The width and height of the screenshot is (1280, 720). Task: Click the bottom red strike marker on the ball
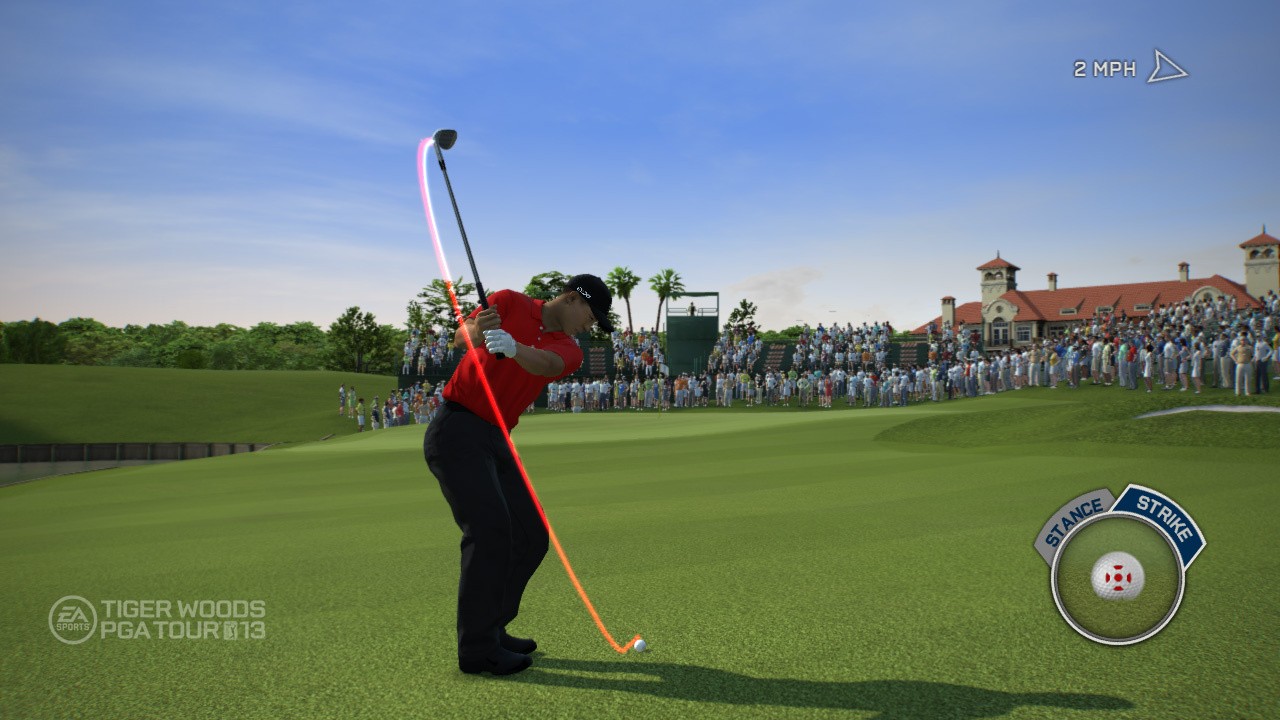[x=1120, y=587]
